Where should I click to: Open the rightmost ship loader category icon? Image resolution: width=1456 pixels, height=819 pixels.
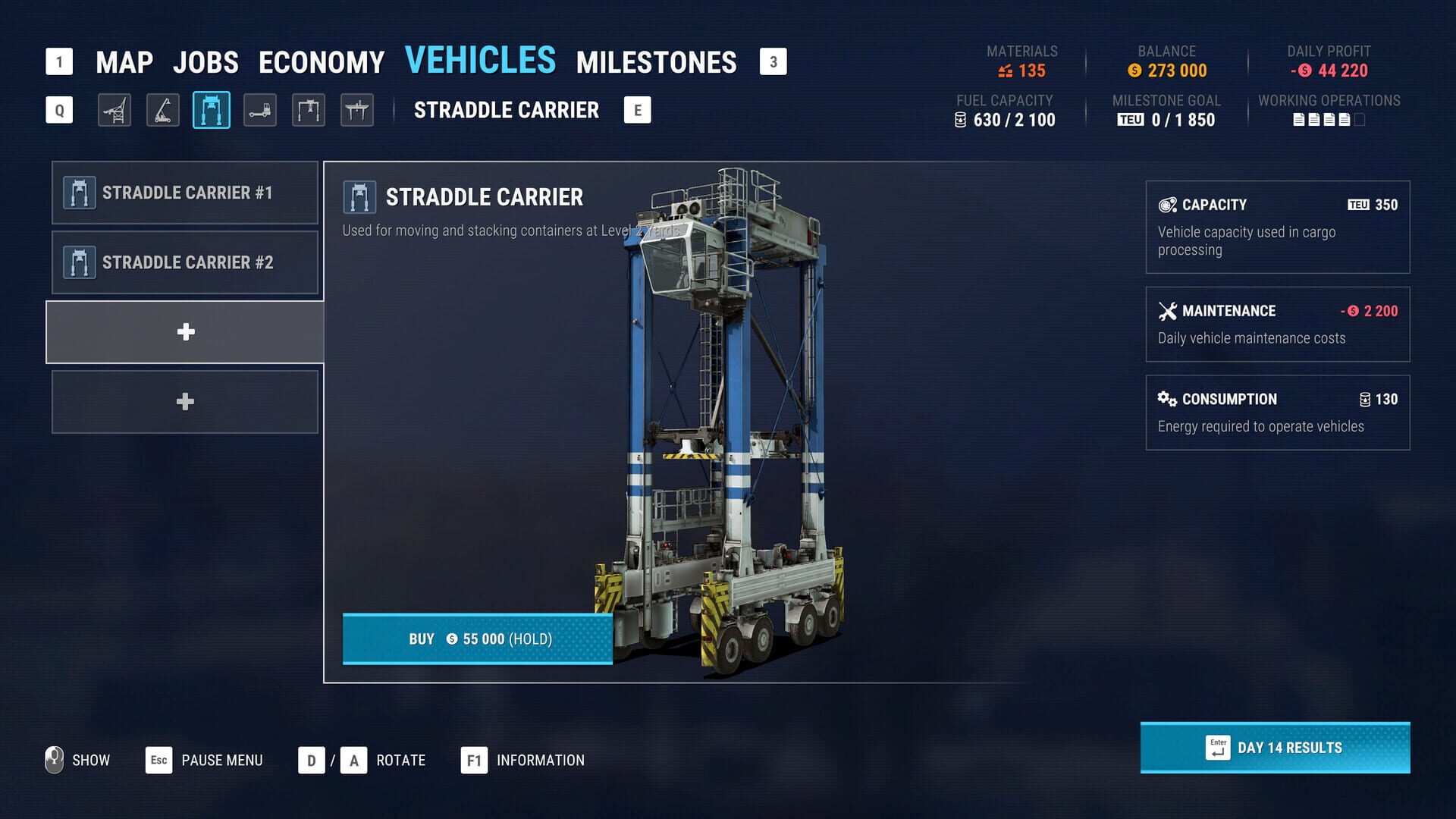[356, 110]
